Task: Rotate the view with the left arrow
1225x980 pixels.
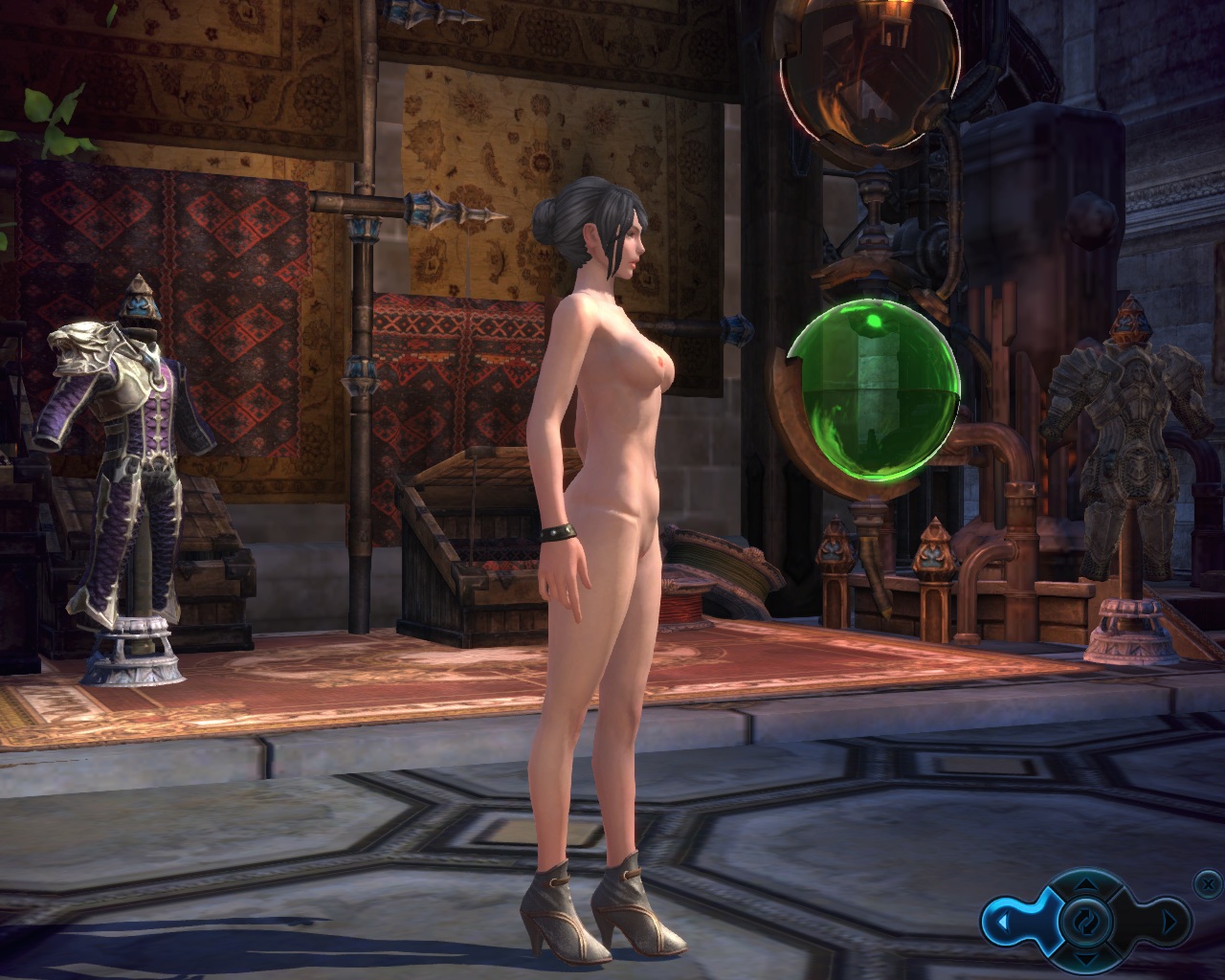Action: [x=1005, y=923]
